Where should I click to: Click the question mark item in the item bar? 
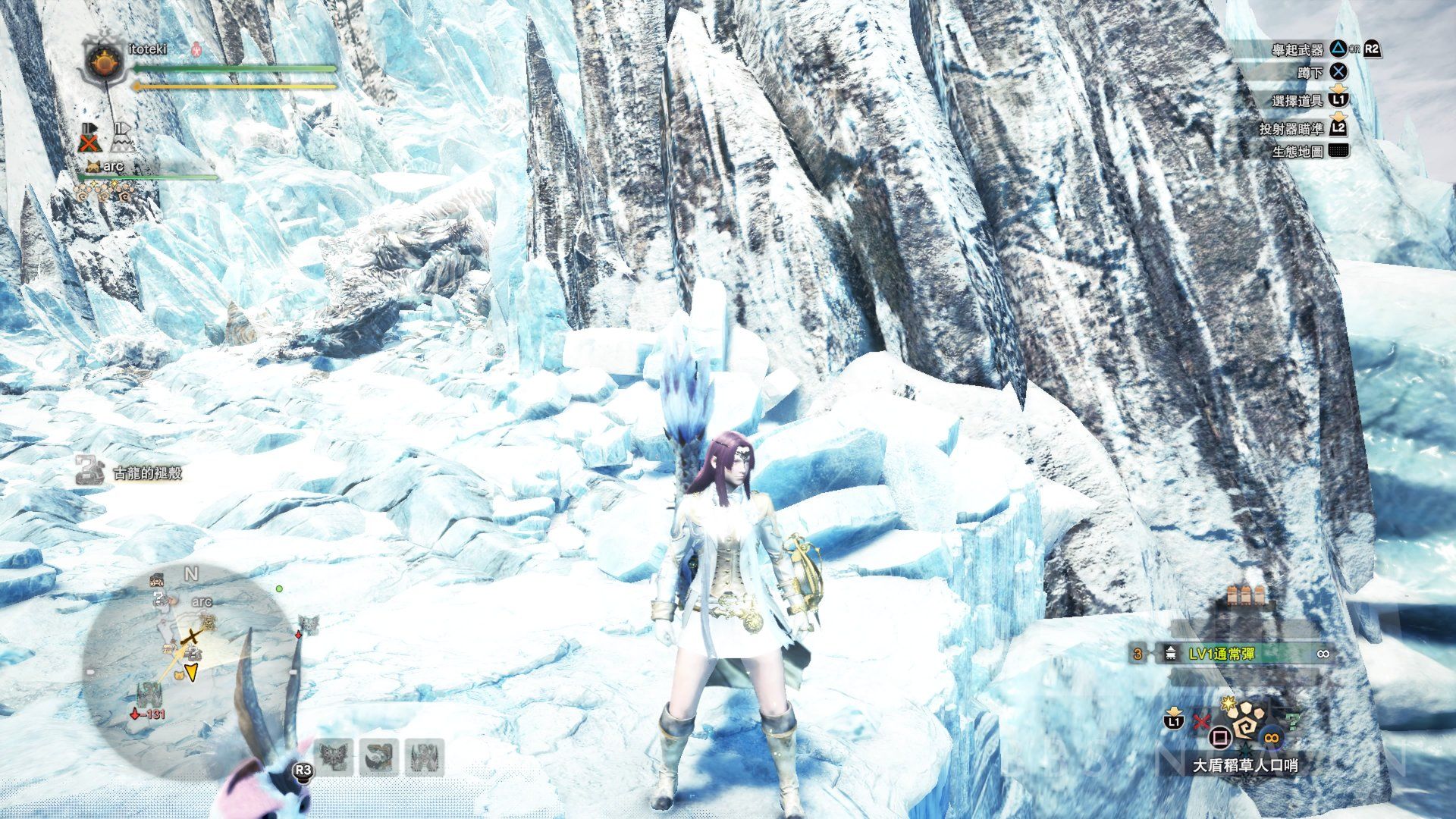click(1293, 720)
